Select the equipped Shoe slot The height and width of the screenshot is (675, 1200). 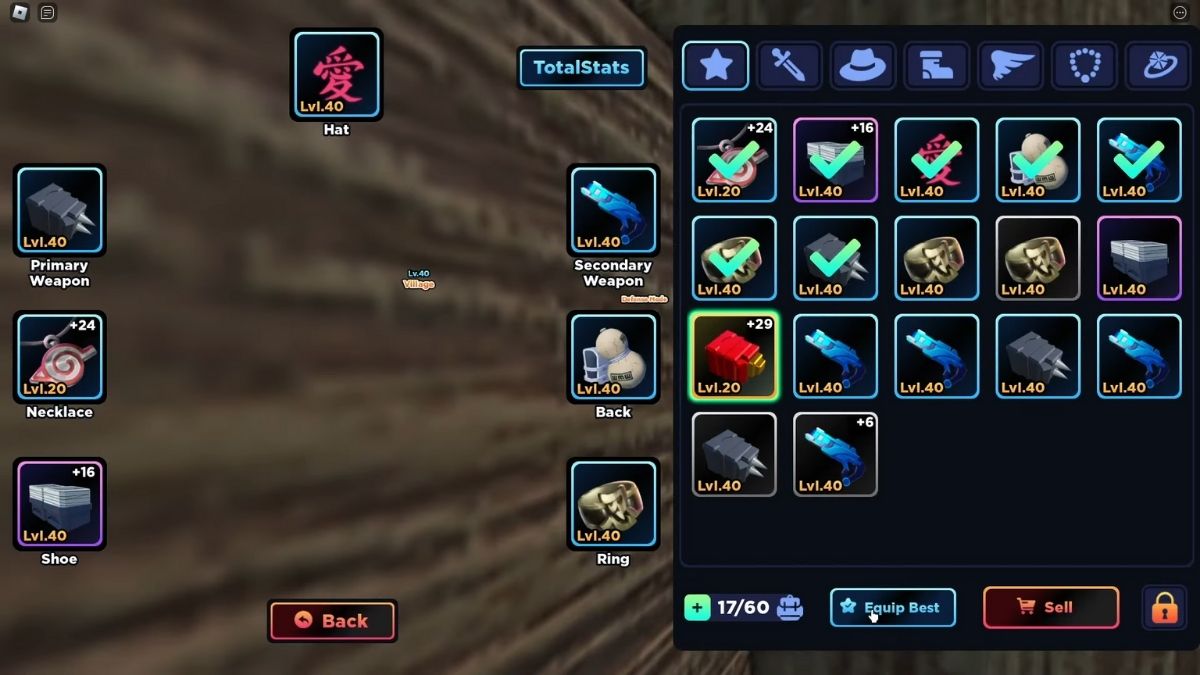tap(59, 504)
